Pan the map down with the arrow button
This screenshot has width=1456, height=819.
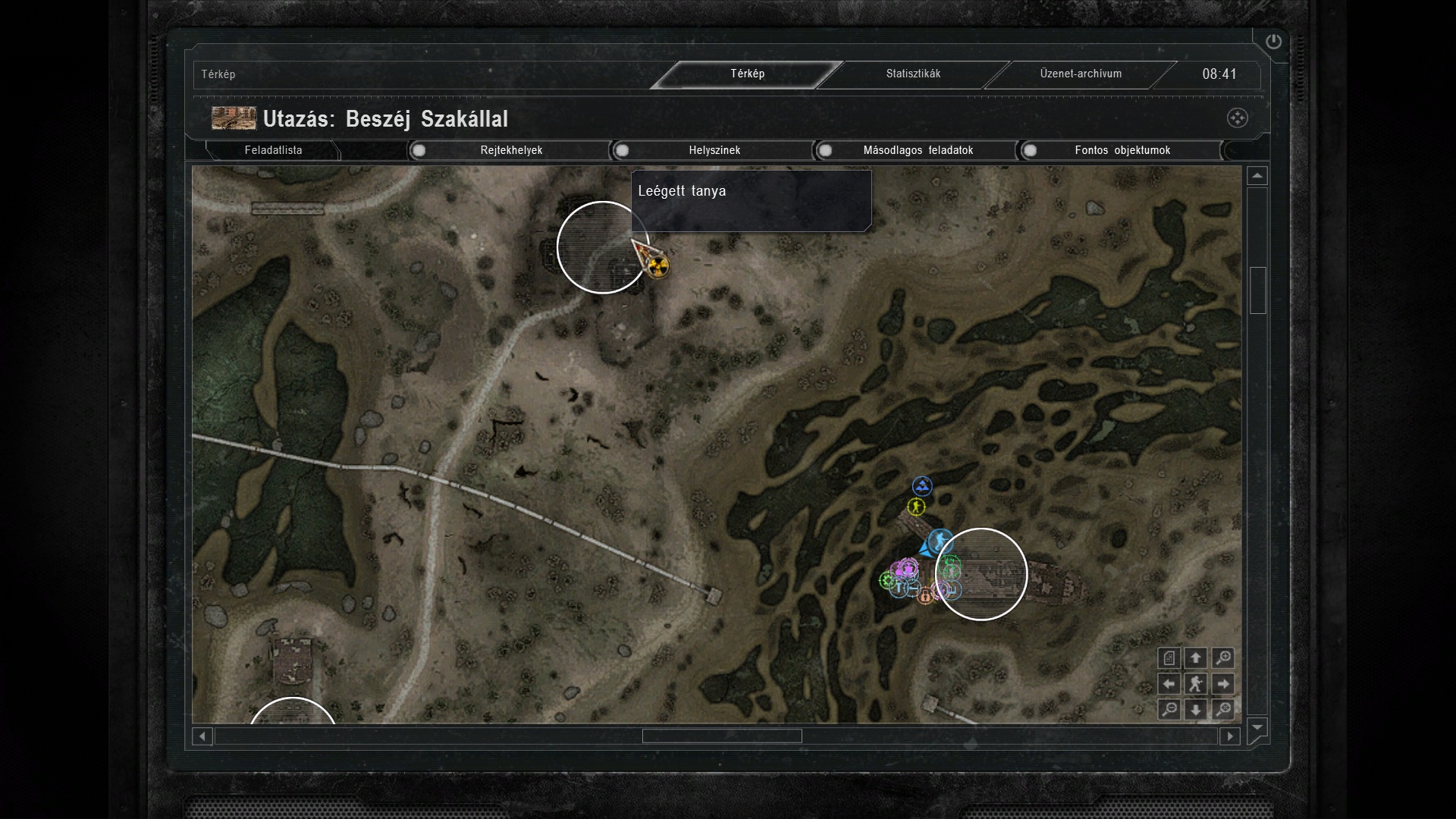(x=1196, y=710)
